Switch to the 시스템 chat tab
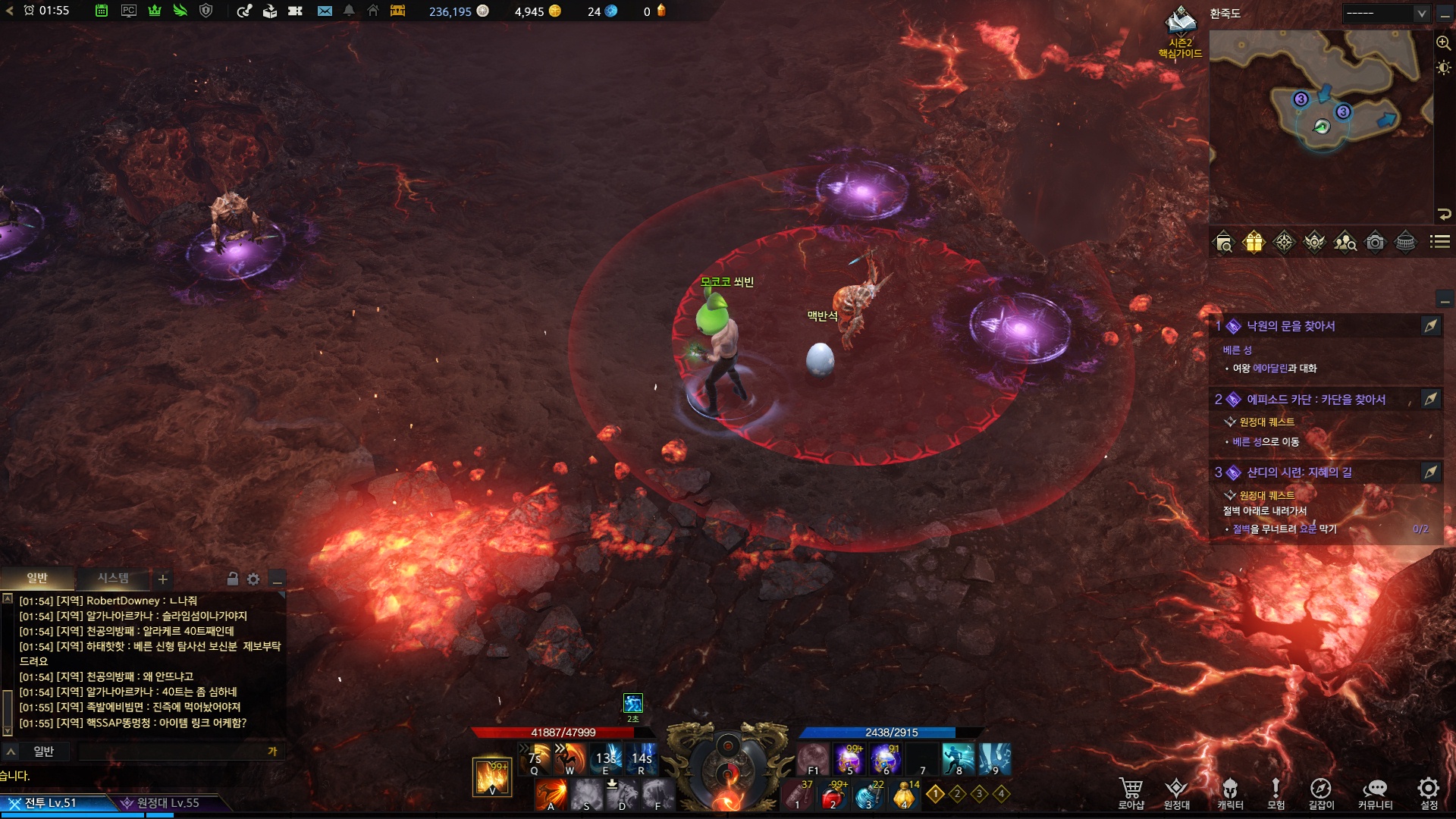The height and width of the screenshot is (819, 1456). tap(113, 579)
